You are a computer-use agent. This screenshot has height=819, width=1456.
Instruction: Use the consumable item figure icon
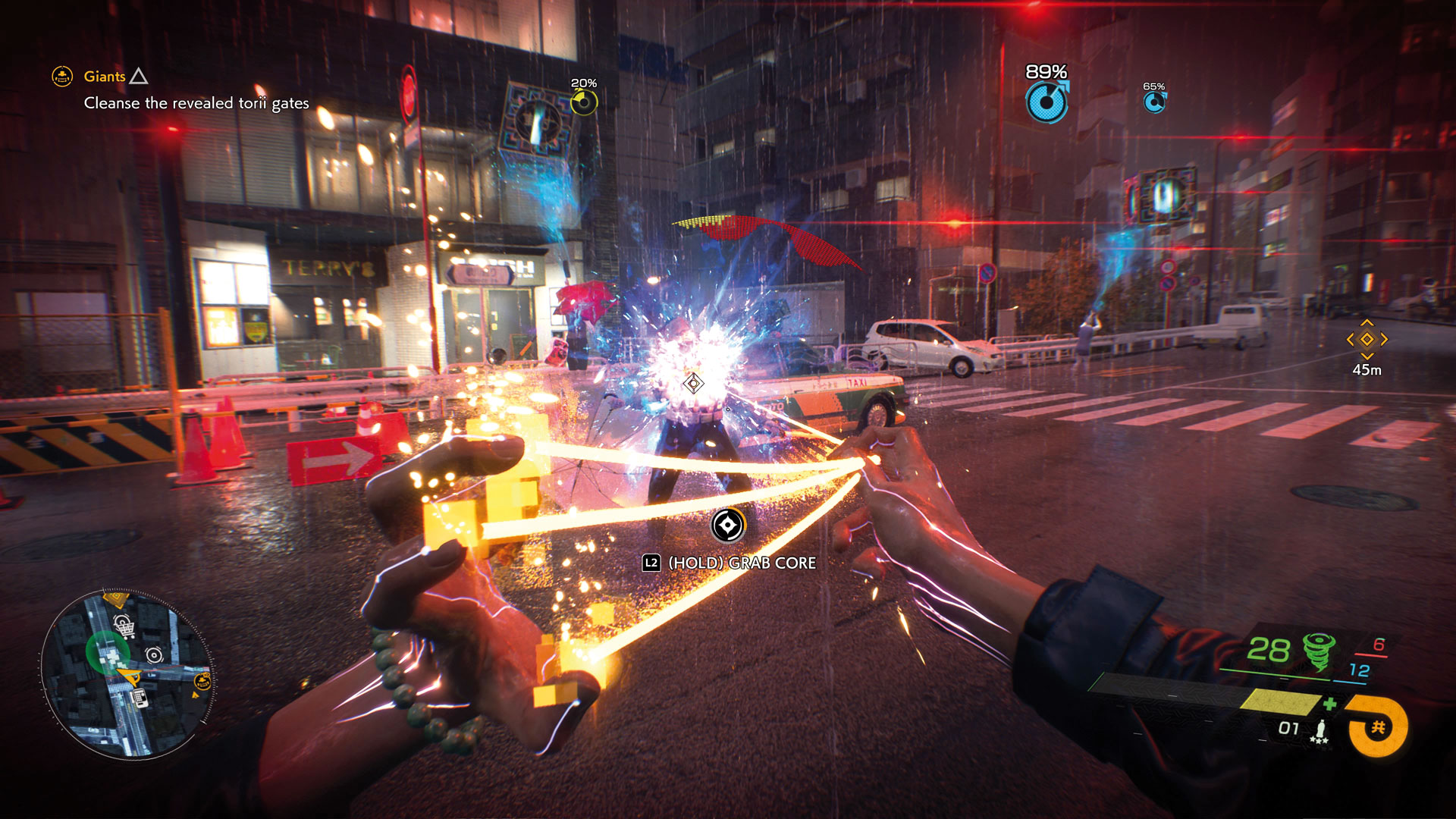point(1320,729)
